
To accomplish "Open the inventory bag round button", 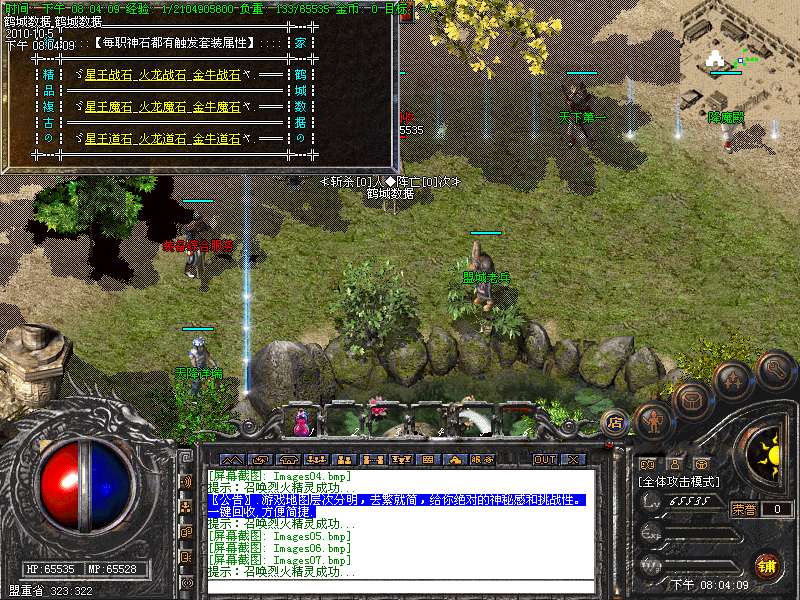I will [691, 400].
